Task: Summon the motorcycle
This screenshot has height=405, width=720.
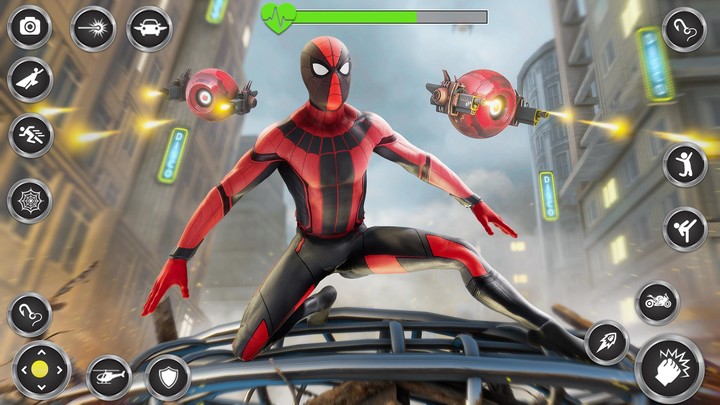Action: [x=657, y=302]
